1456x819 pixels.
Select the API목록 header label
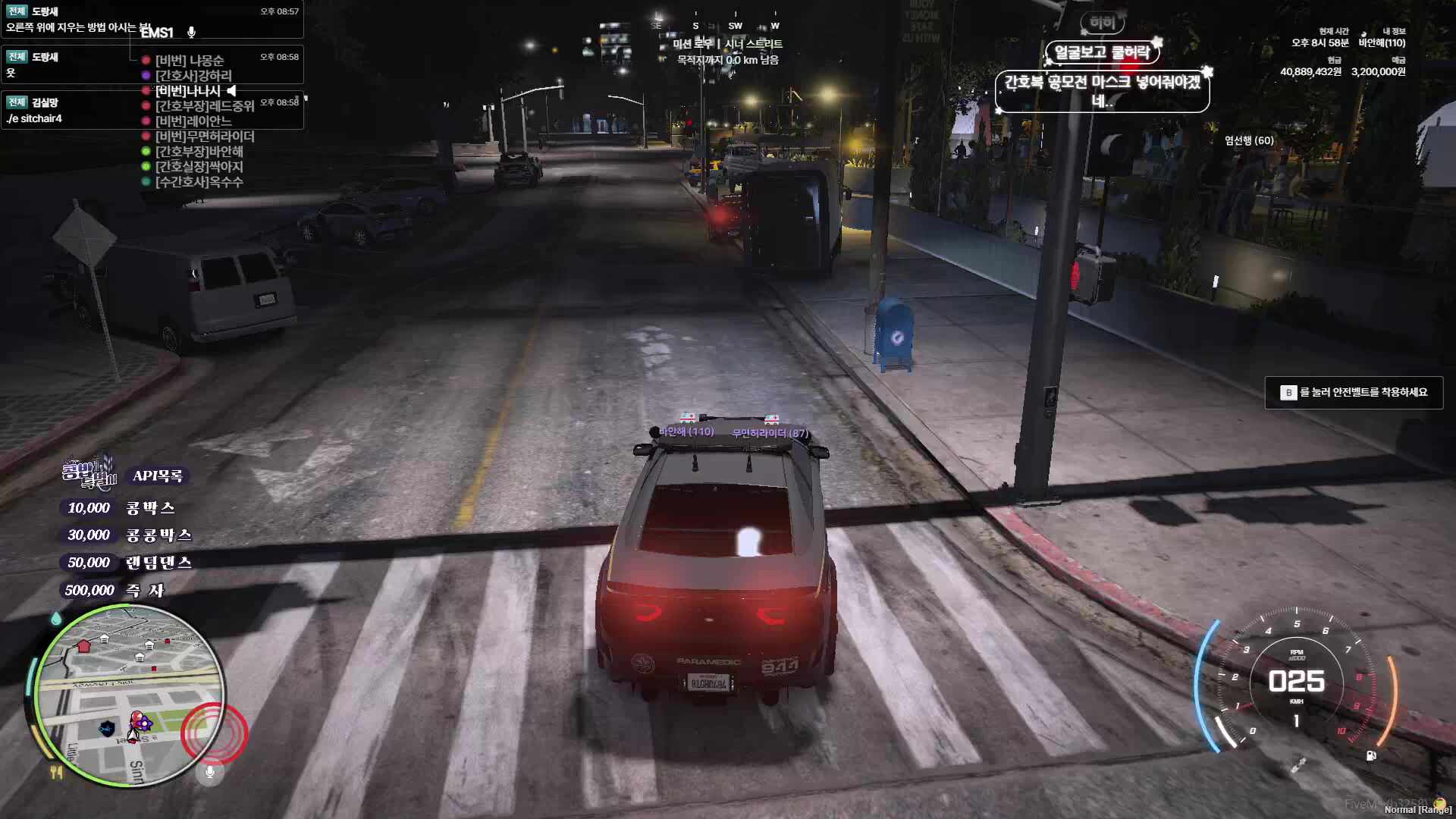[x=158, y=475]
